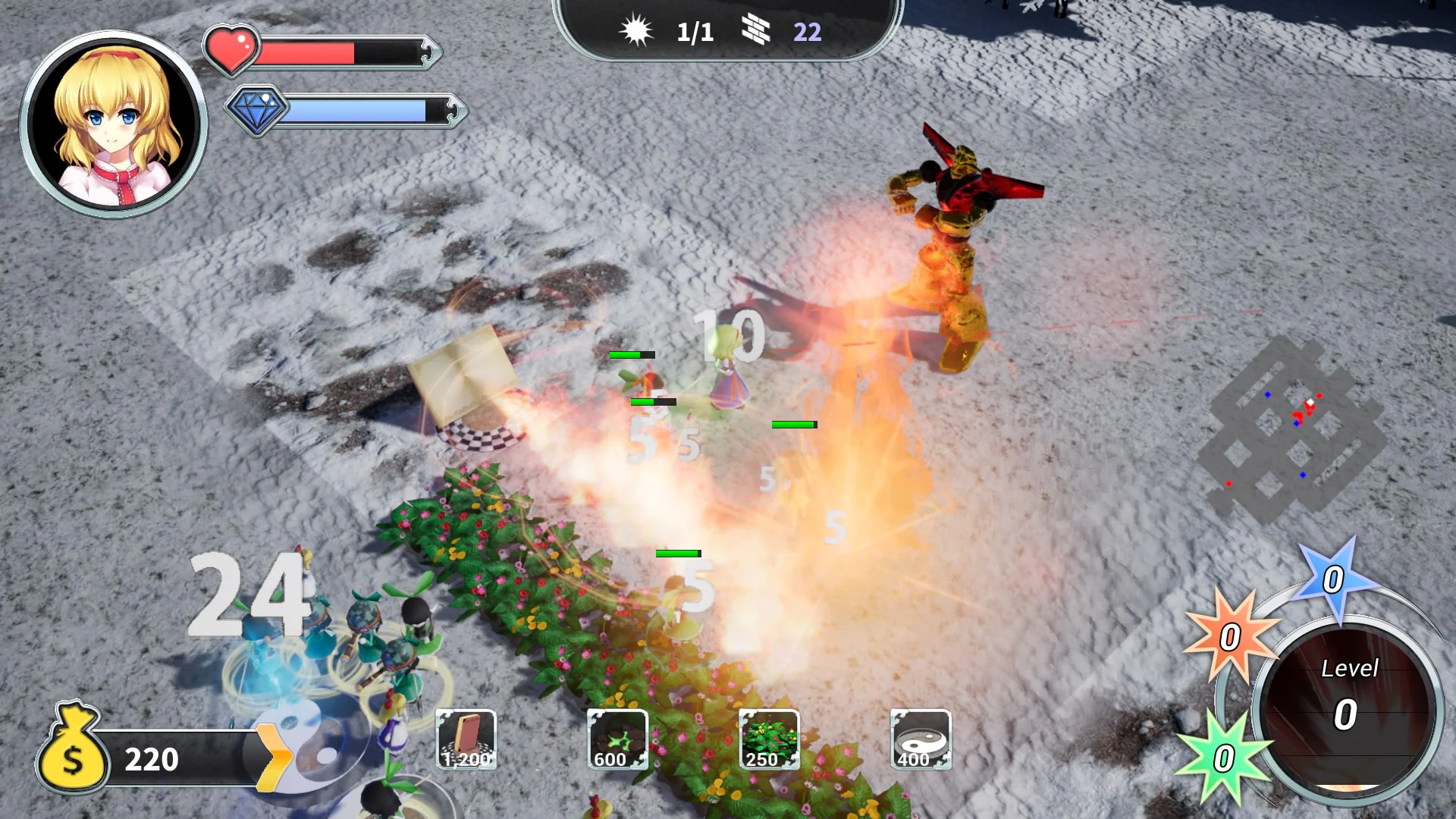Click the green burst counter showing 0
Screen dimensions: 1456x819
(1225, 757)
